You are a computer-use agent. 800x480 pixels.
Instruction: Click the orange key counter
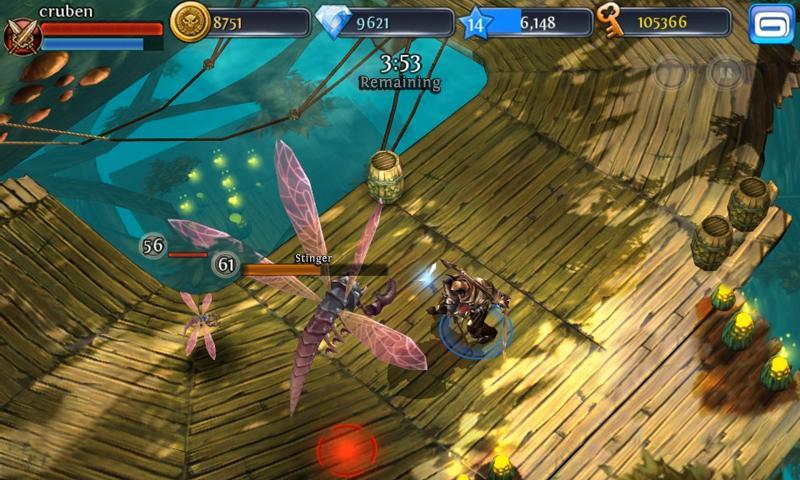(x=610, y=20)
